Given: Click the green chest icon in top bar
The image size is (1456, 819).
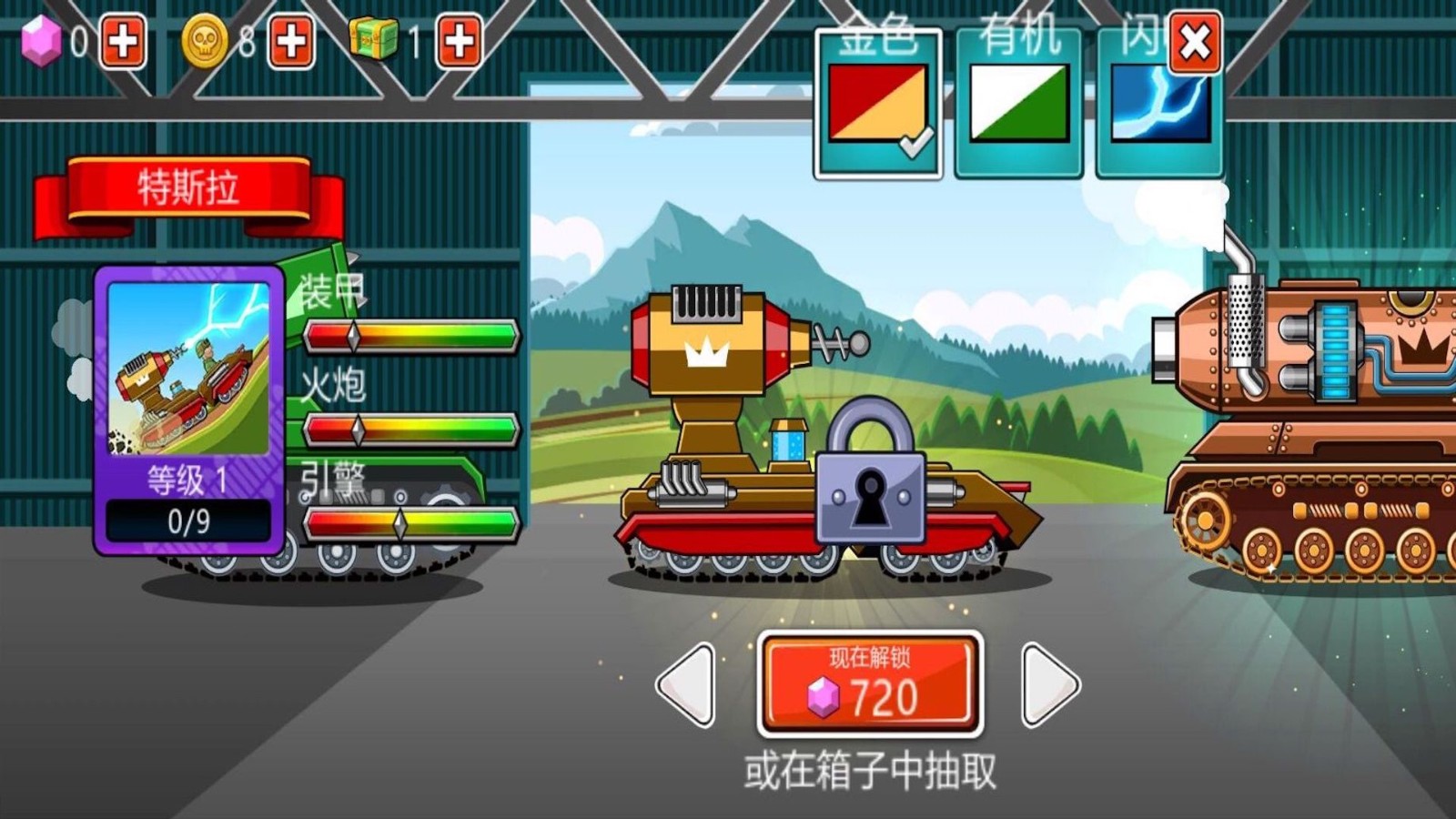Looking at the screenshot, I should tap(371, 38).
